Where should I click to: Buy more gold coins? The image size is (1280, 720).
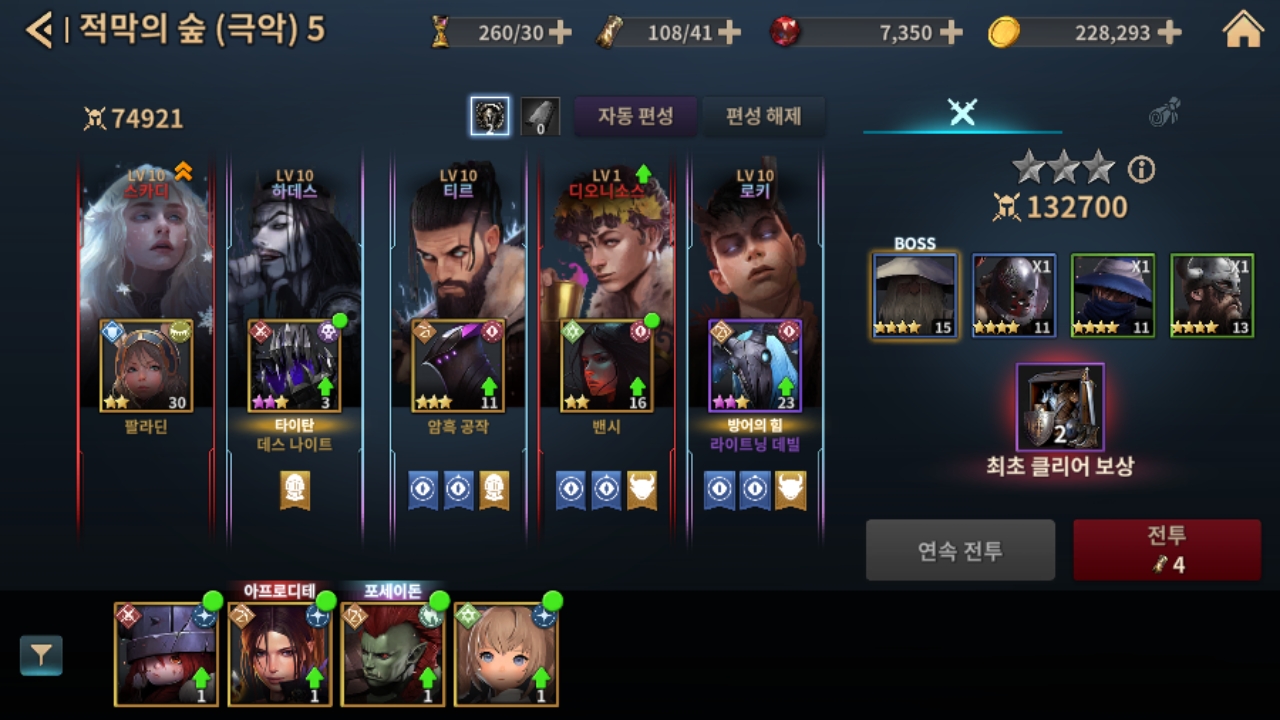coord(1169,33)
